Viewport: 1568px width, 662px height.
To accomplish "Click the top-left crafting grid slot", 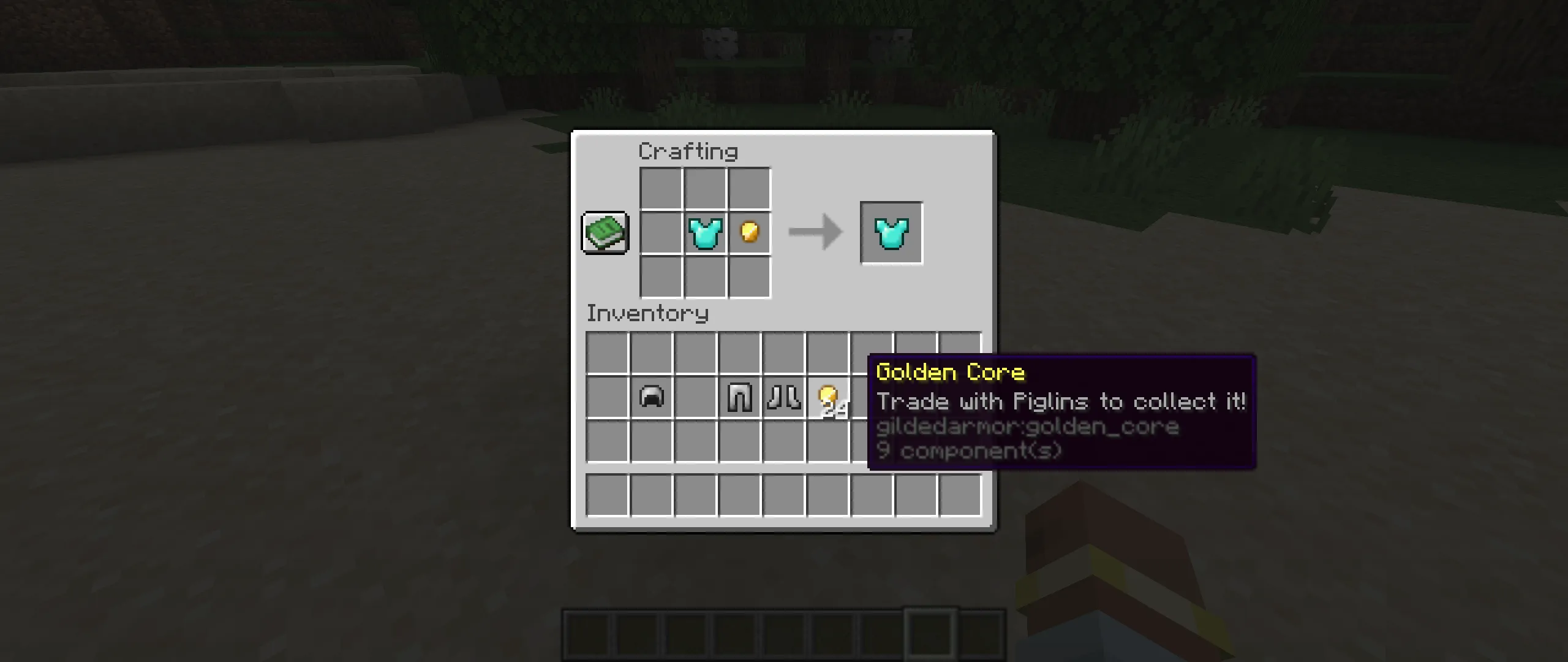I will (x=661, y=189).
